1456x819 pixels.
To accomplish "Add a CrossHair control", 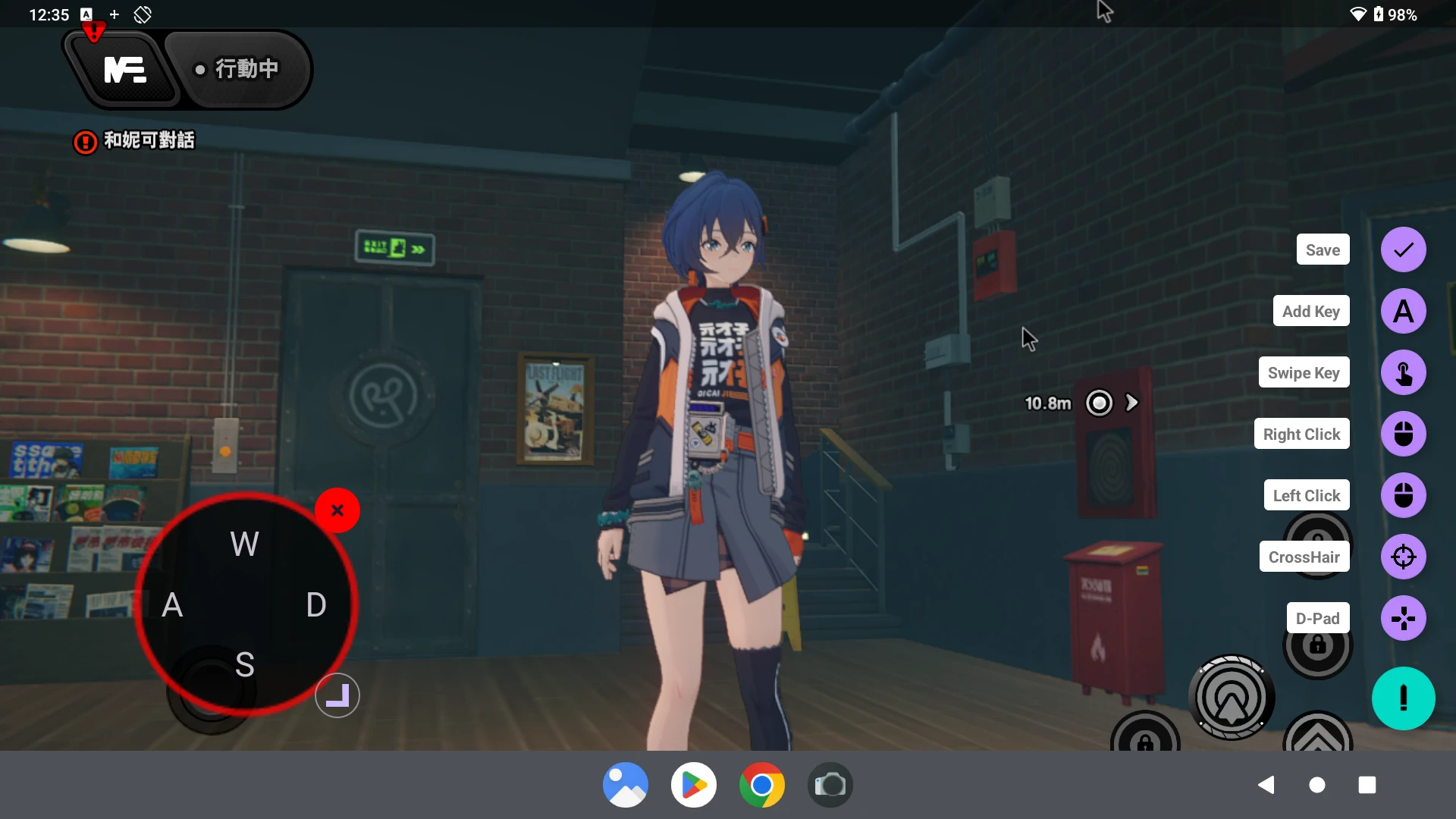I will tap(1403, 557).
